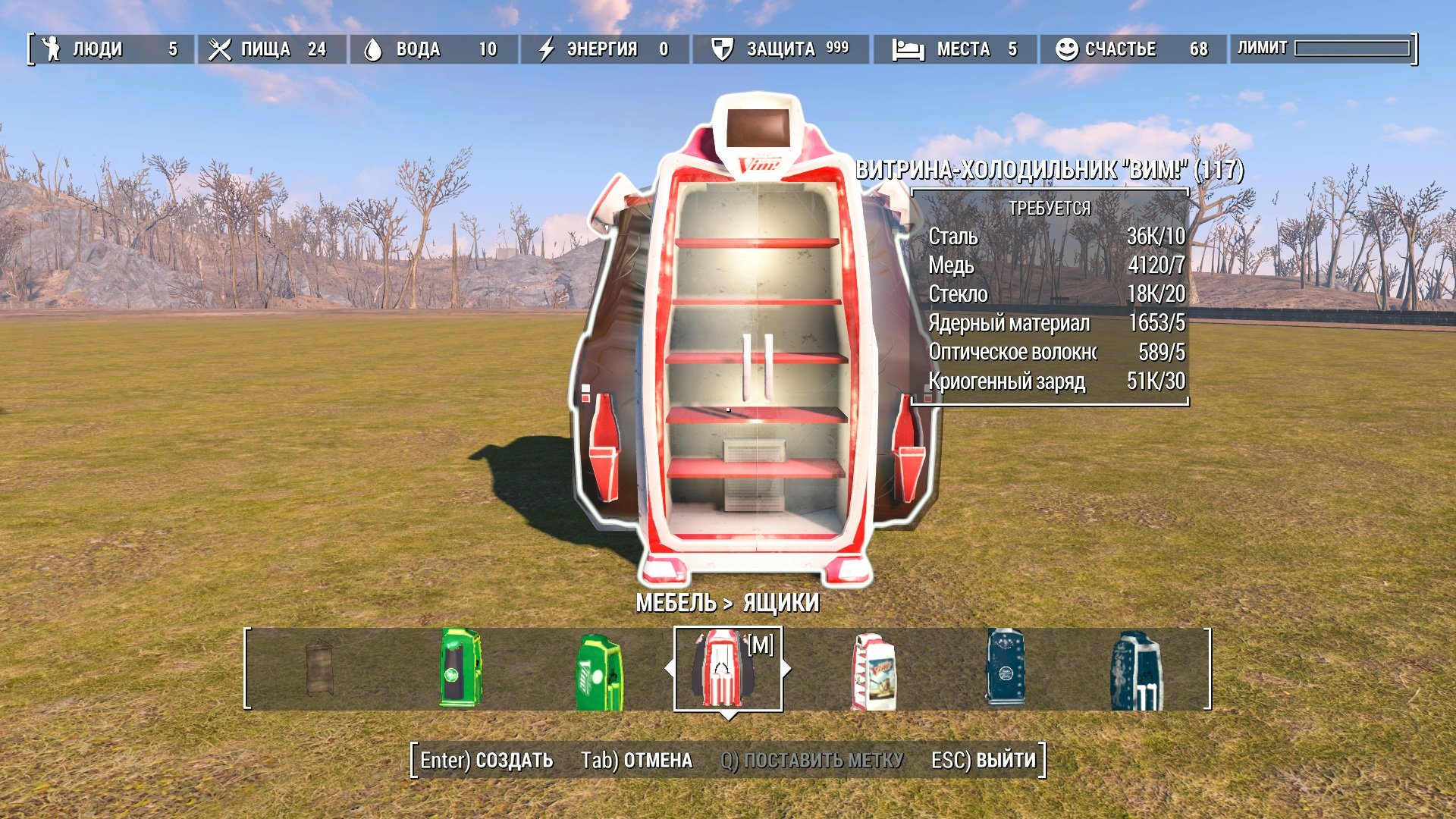
Task: Select the dark blue machine with round emblem
Action: [1006, 668]
